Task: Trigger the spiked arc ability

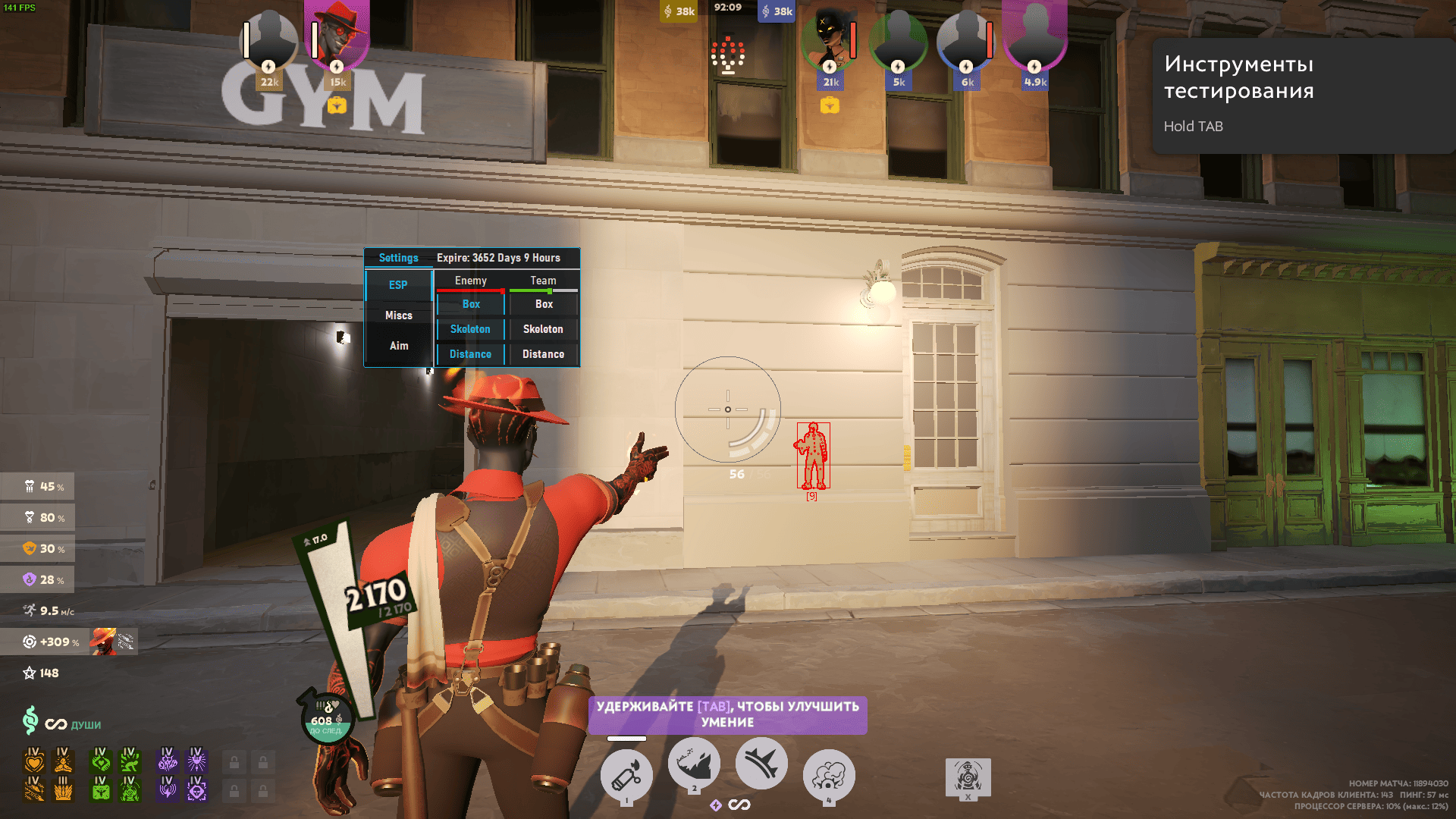Action: [x=761, y=764]
